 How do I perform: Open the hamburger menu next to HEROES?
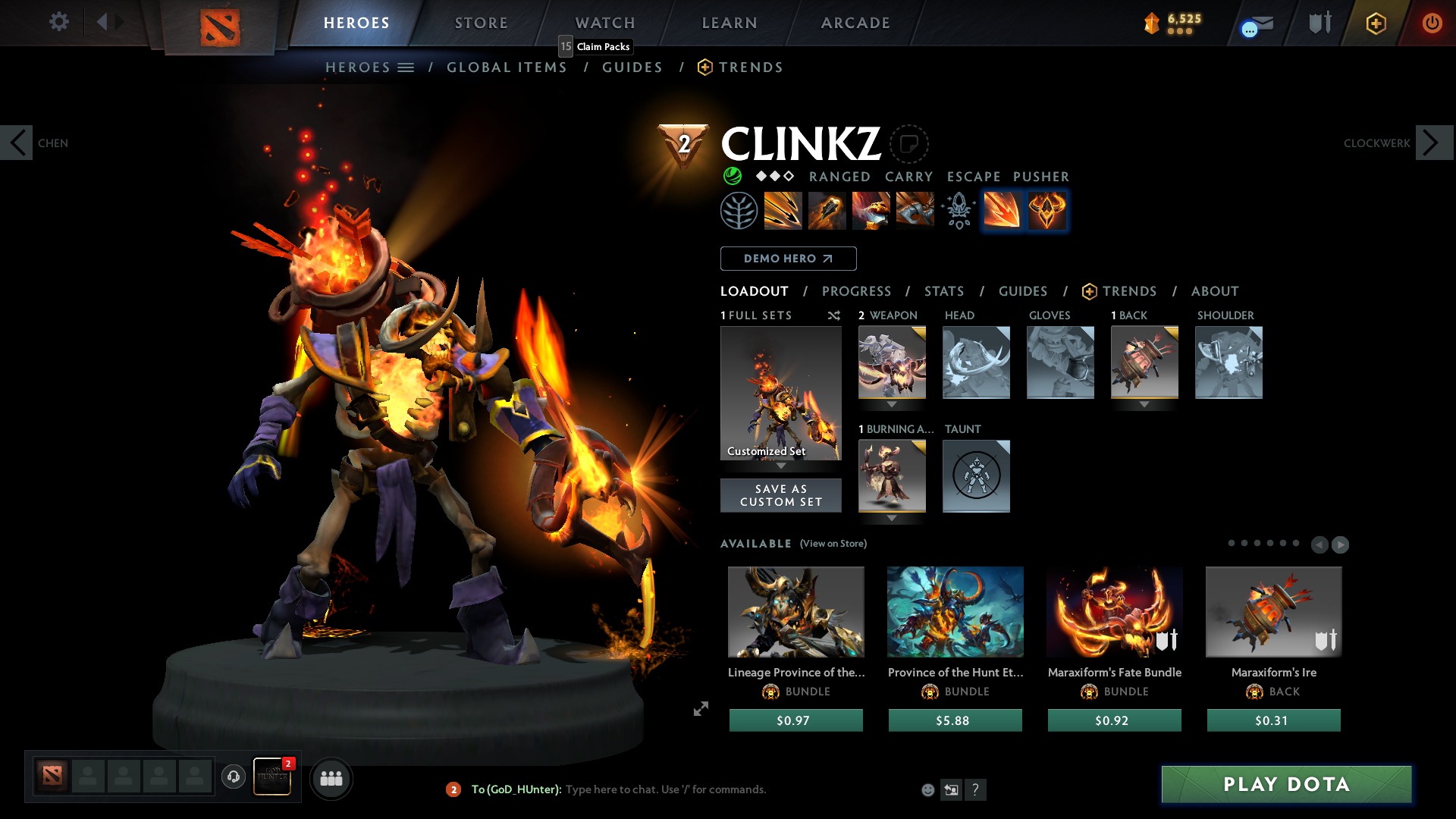(407, 67)
